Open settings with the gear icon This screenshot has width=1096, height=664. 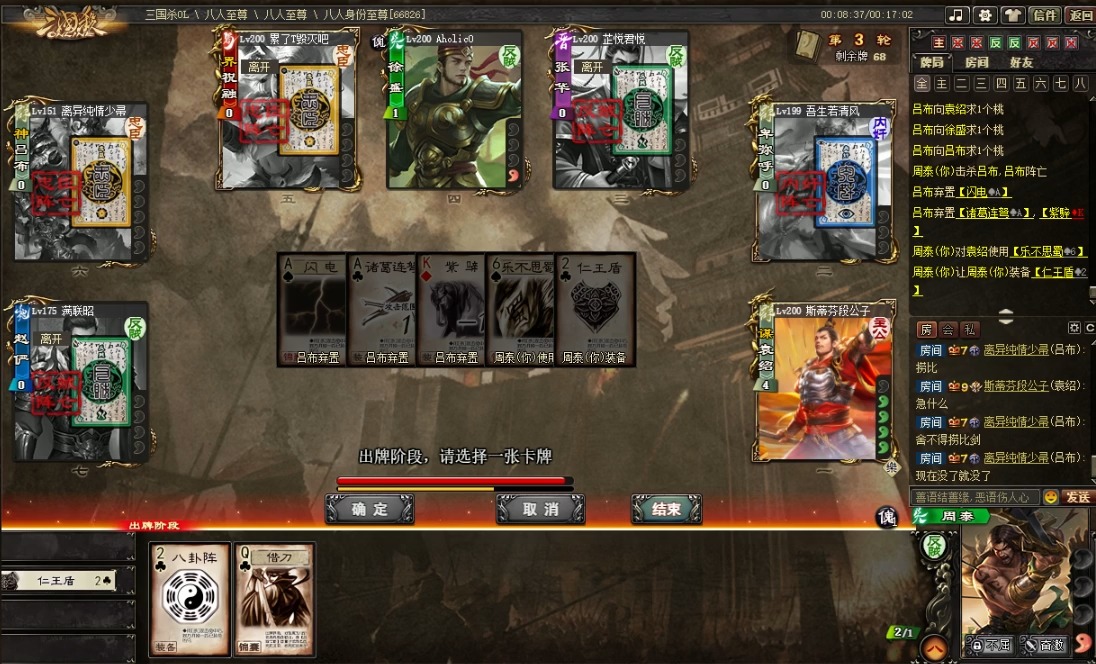[x=984, y=15]
